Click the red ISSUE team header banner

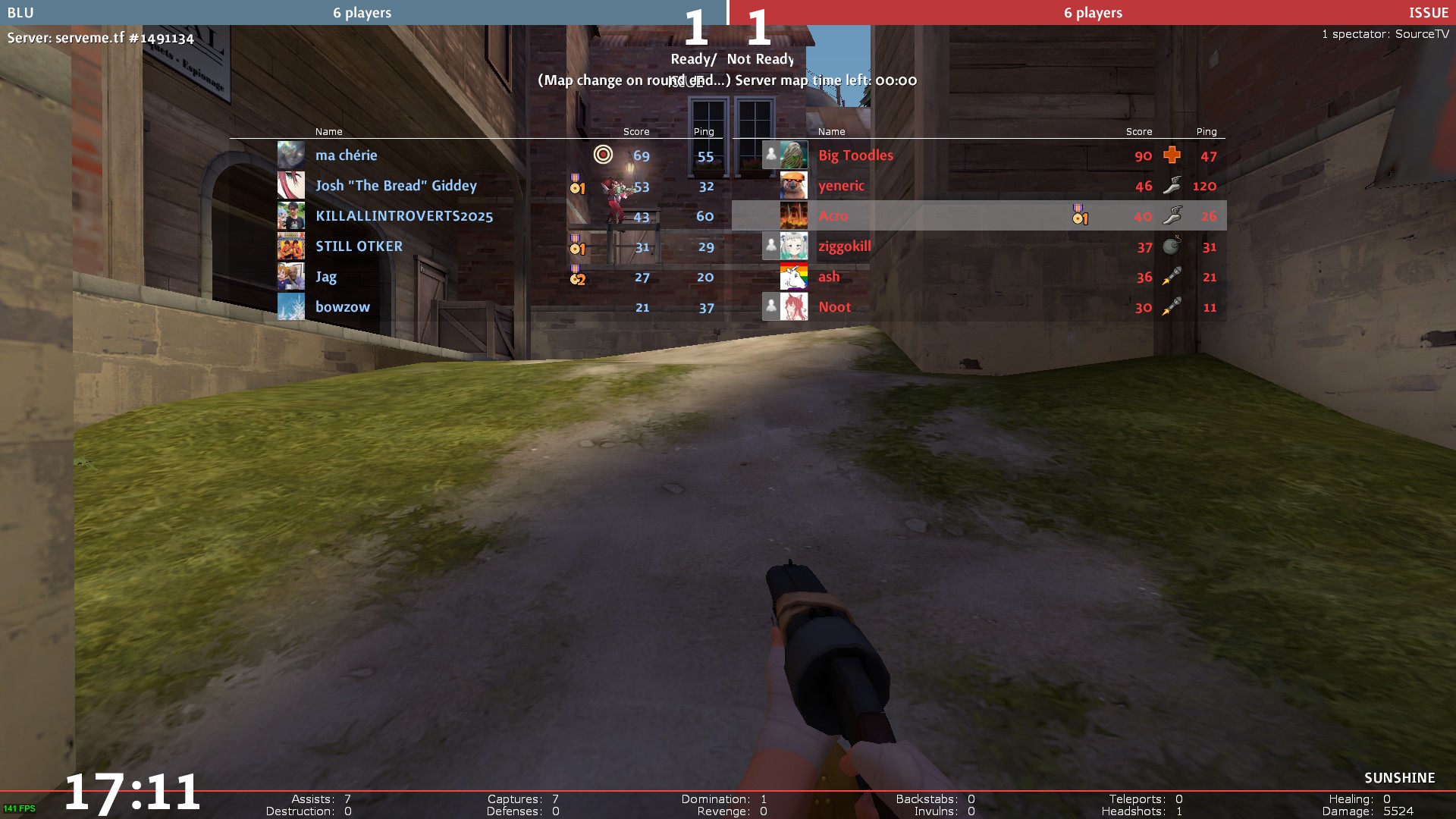click(1092, 12)
